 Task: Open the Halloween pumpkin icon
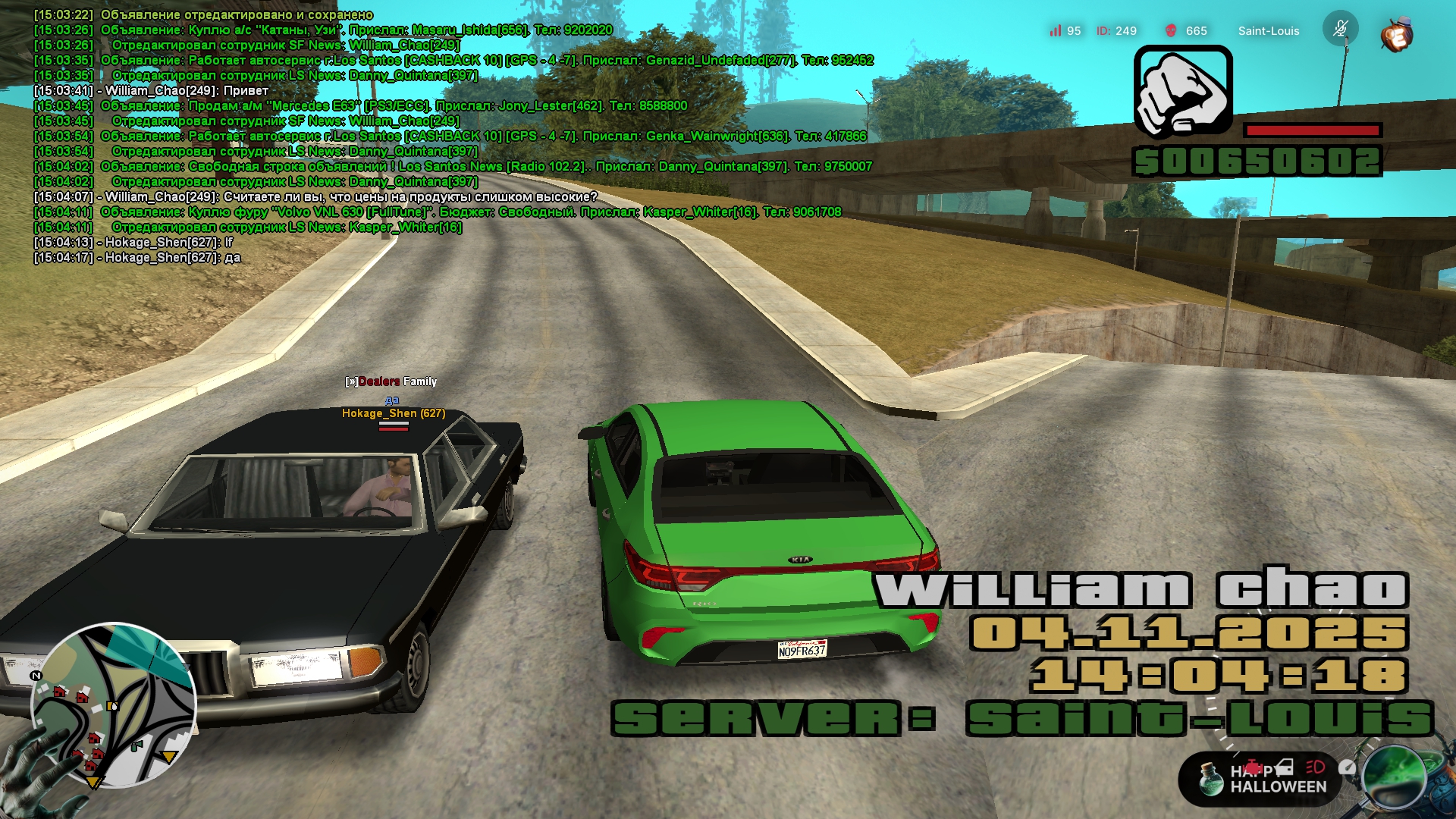pyautogui.click(x=1396, y=35)
